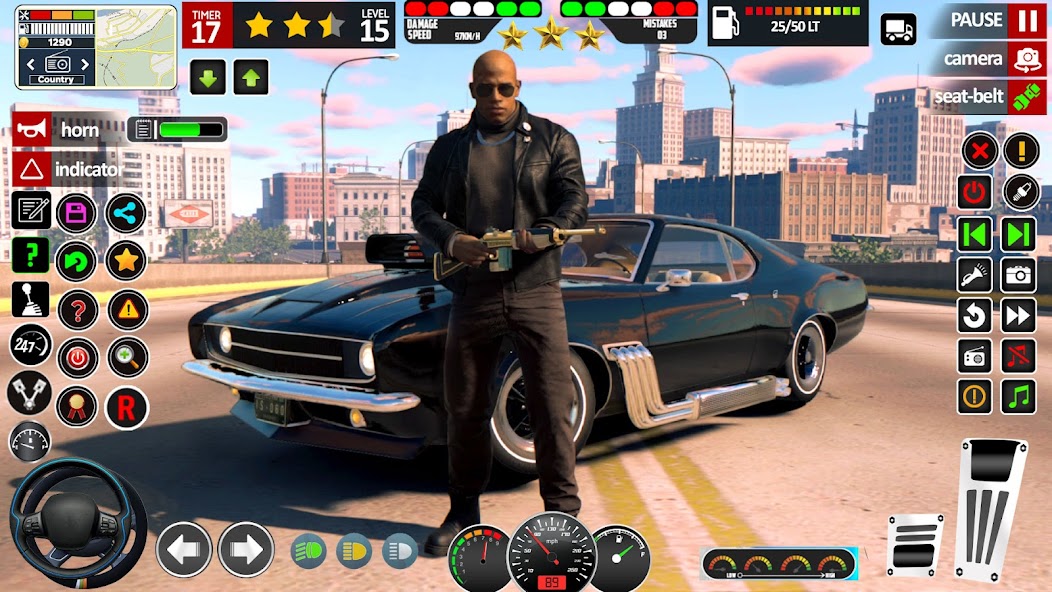Tap the steer left arrow button
Screen dimensions: 1052x592
[x=184, y=549]
